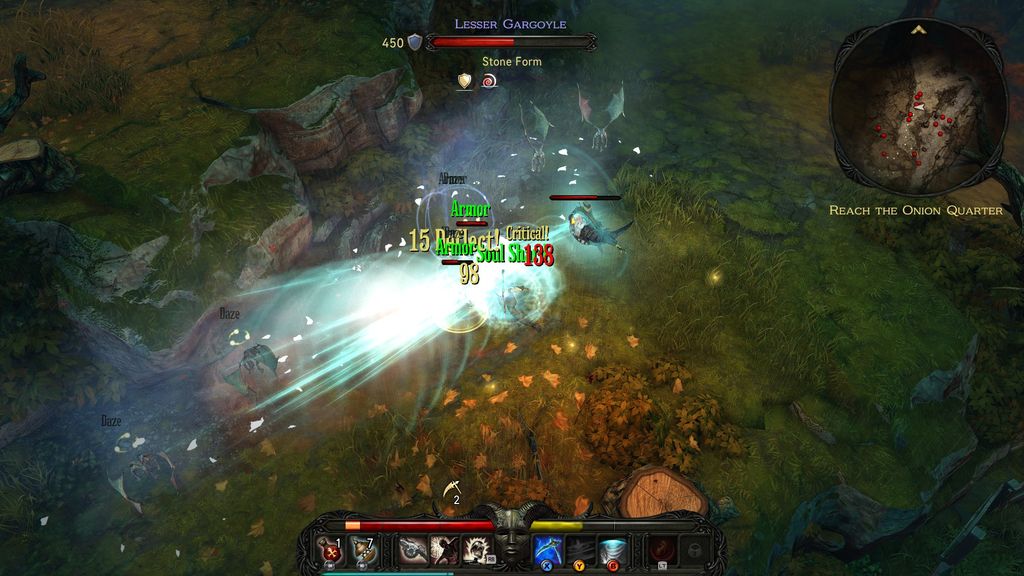Select the greyed-out slash ability icon
This screenshot has width=1024, height=576.
580,549
